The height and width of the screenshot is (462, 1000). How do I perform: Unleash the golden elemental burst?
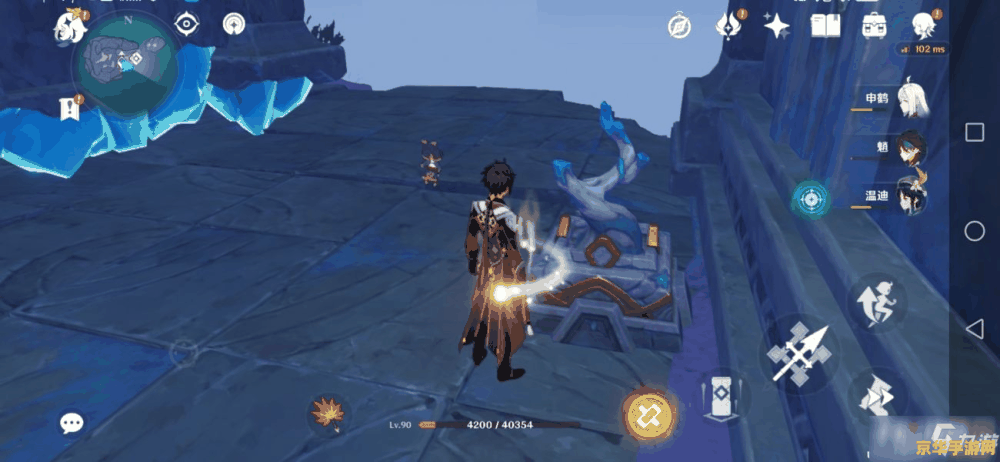[x=643, y=413]
